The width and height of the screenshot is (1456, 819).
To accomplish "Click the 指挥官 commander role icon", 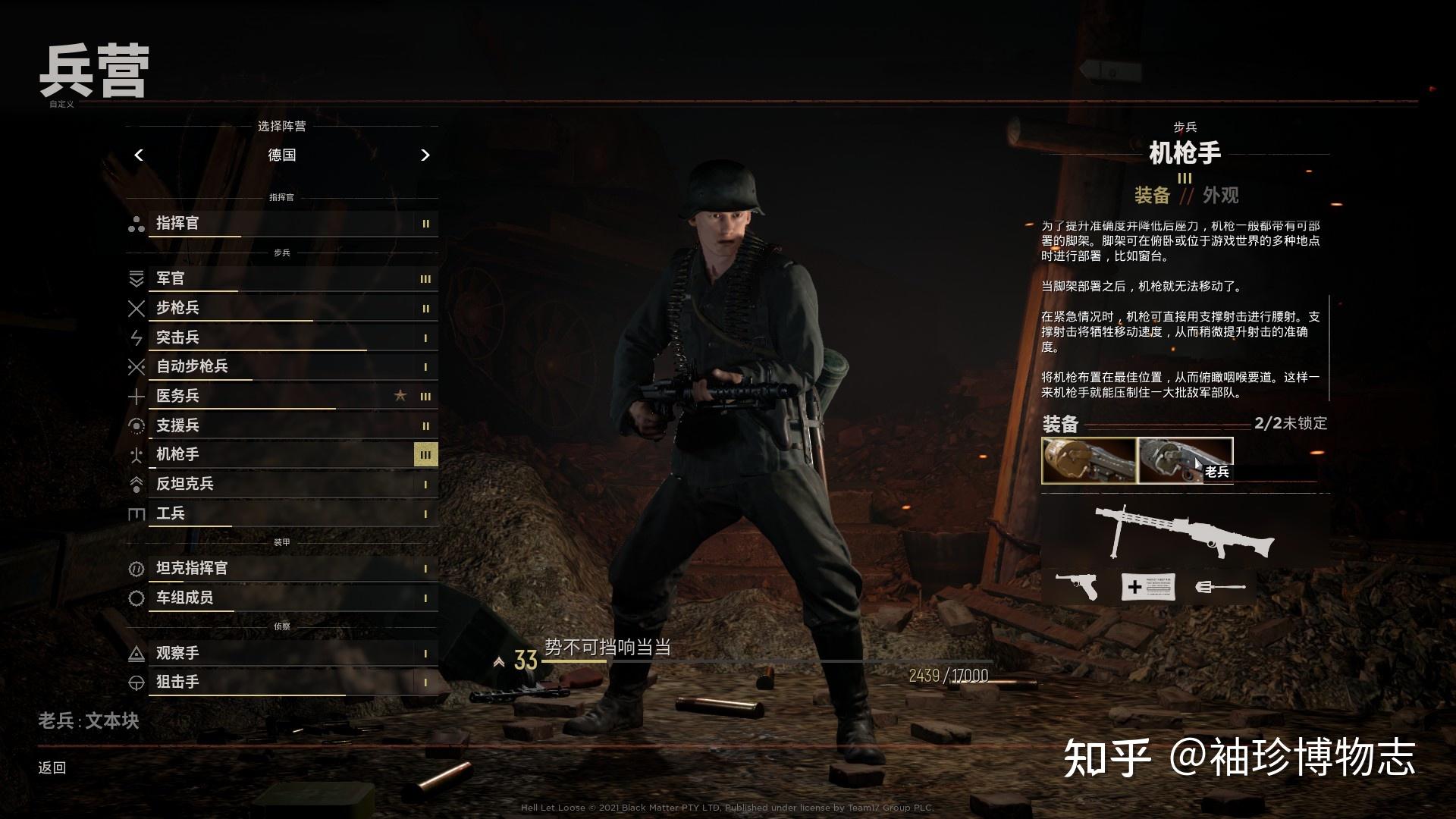I will click(137, 224).
